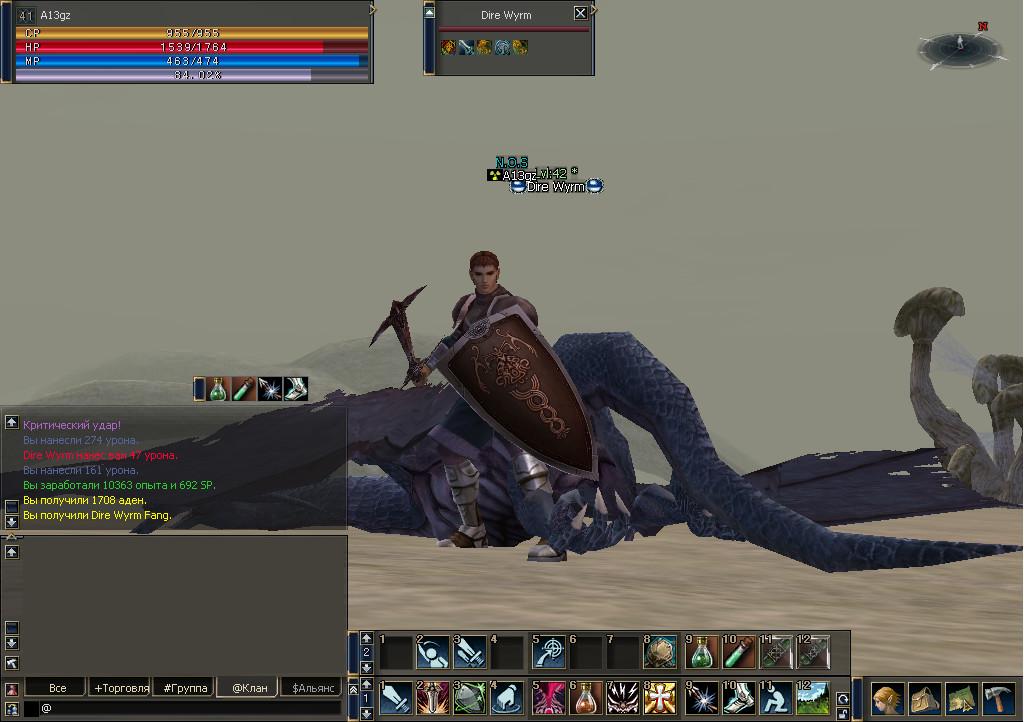Use the landscape icon in bottom slot 12

pyautogui.click(x=813, y=697)
